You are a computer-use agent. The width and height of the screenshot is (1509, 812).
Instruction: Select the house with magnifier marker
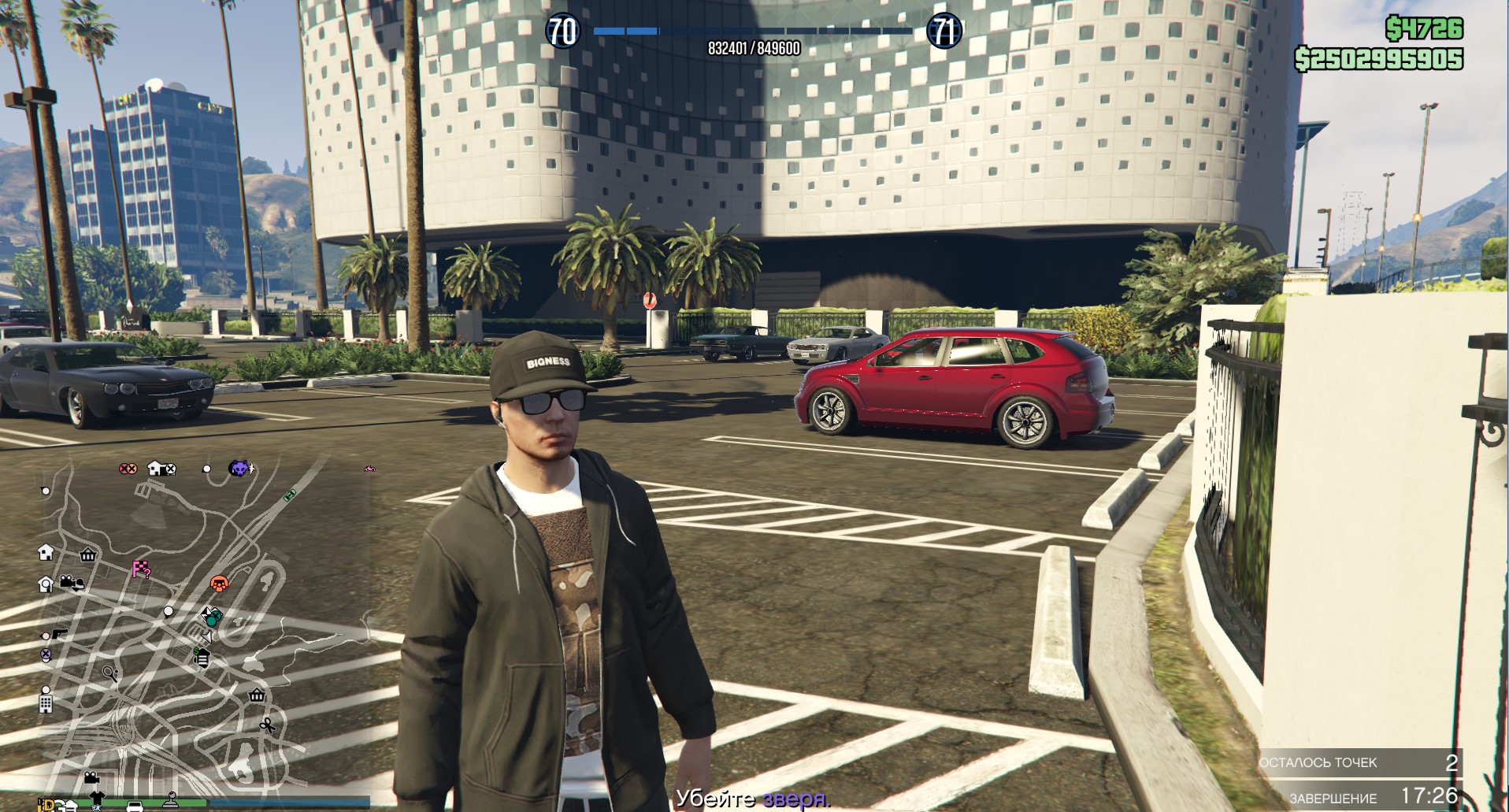tap(46, 584)
